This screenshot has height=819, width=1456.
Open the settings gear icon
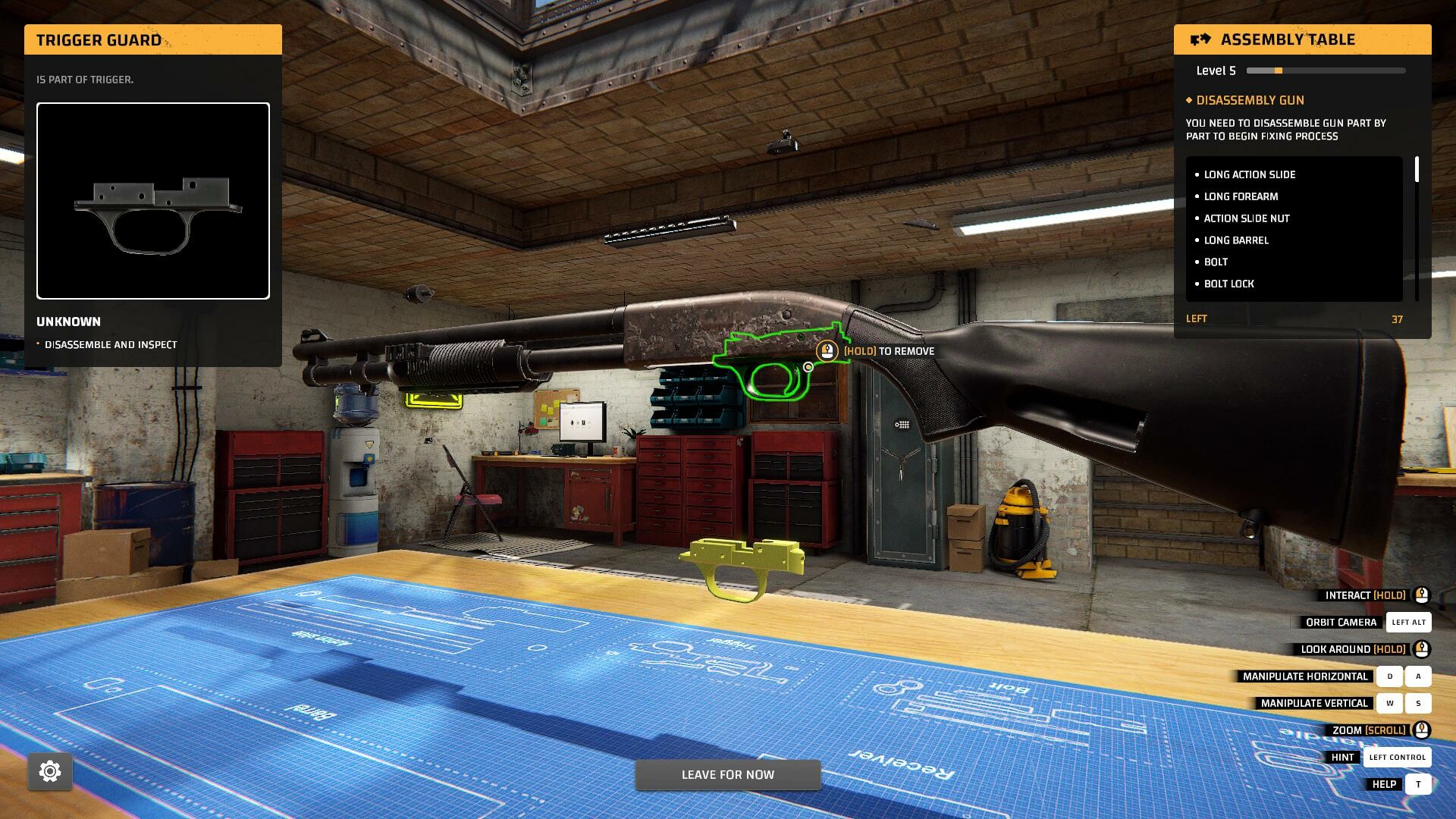pyautogui.click(x=50, y=771)
